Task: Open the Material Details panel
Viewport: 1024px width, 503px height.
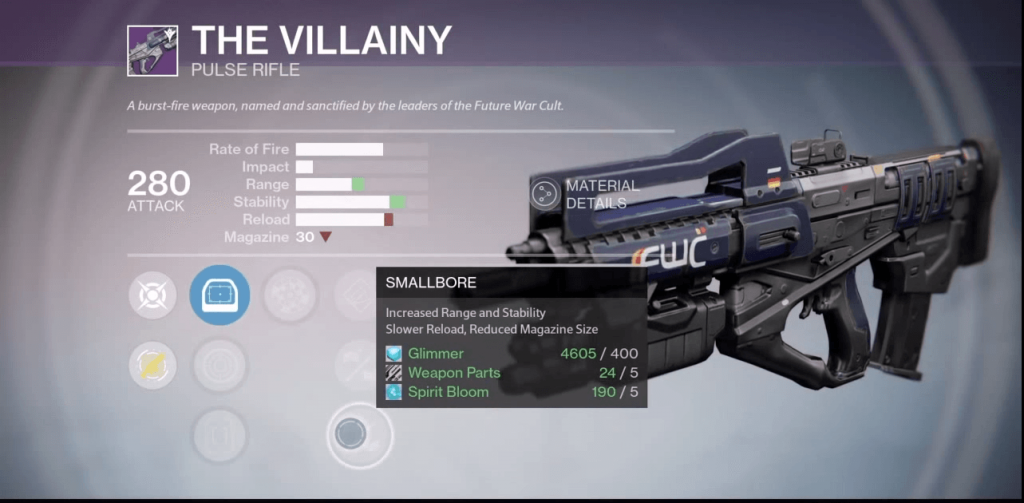Action: [x=546, y=193]
